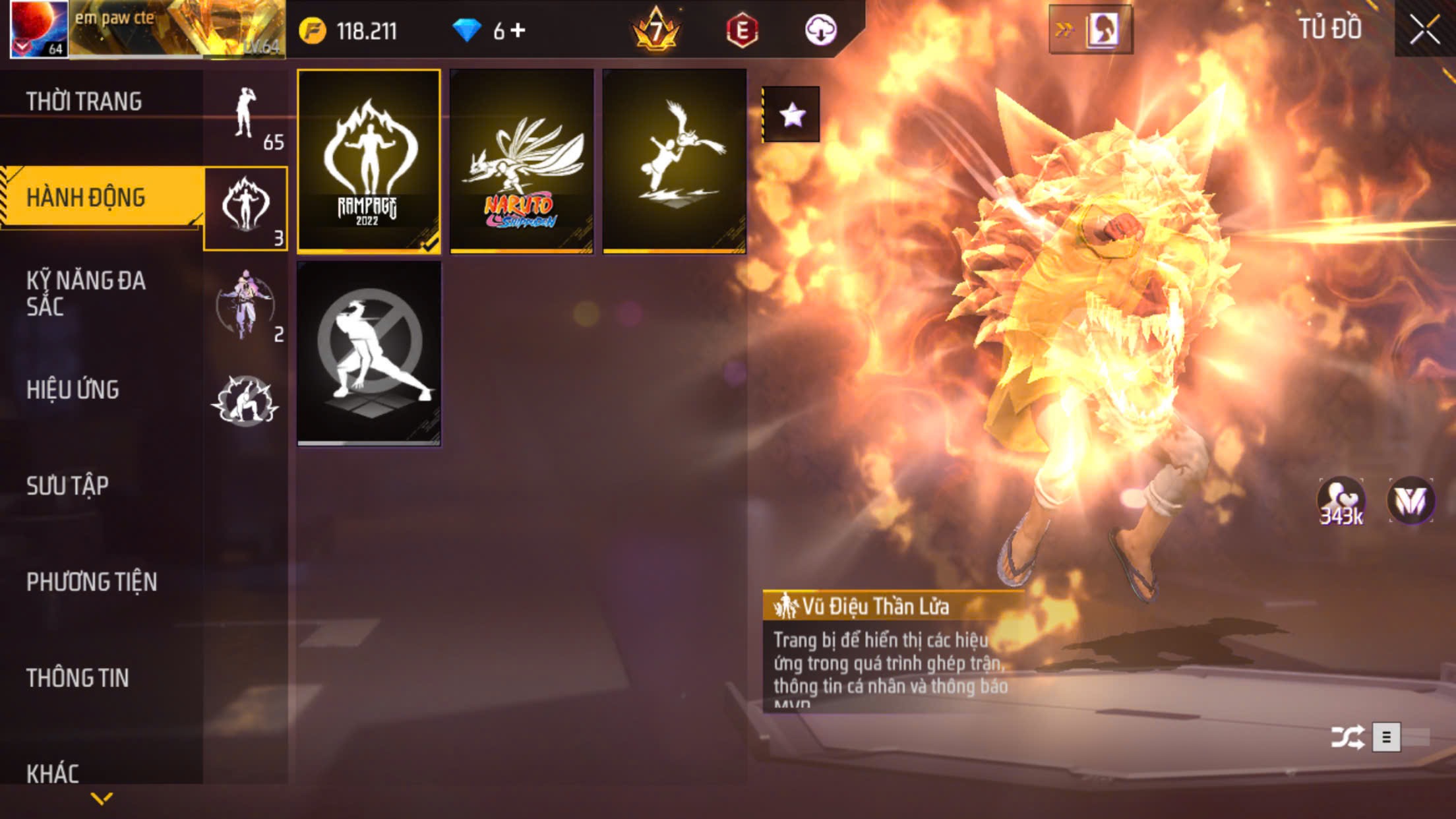Expand the category list down arrow
The image size is (1456, 819).
(x=102, y=799)
